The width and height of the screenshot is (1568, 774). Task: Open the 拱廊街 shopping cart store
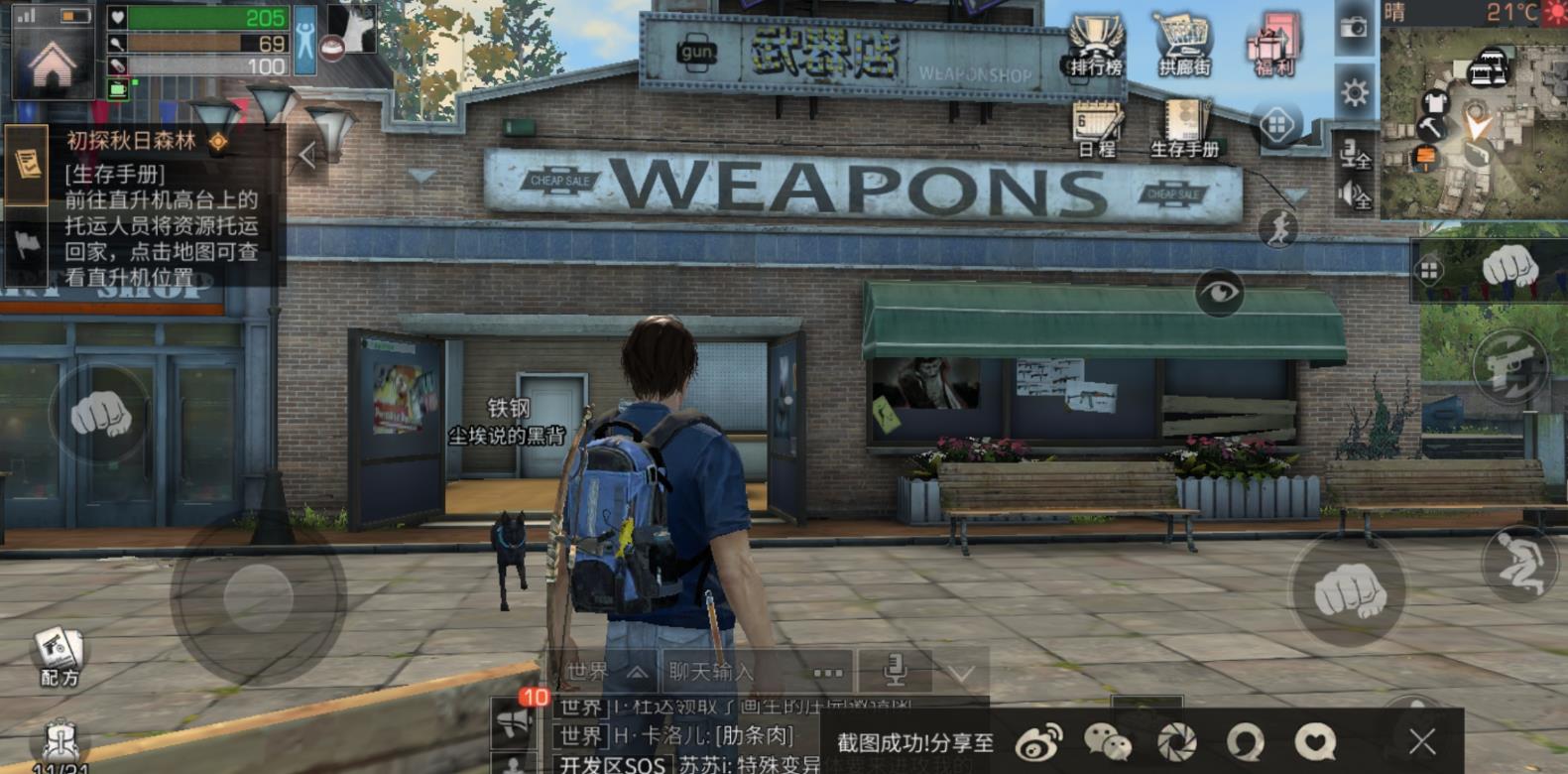tap(1184, 47)
